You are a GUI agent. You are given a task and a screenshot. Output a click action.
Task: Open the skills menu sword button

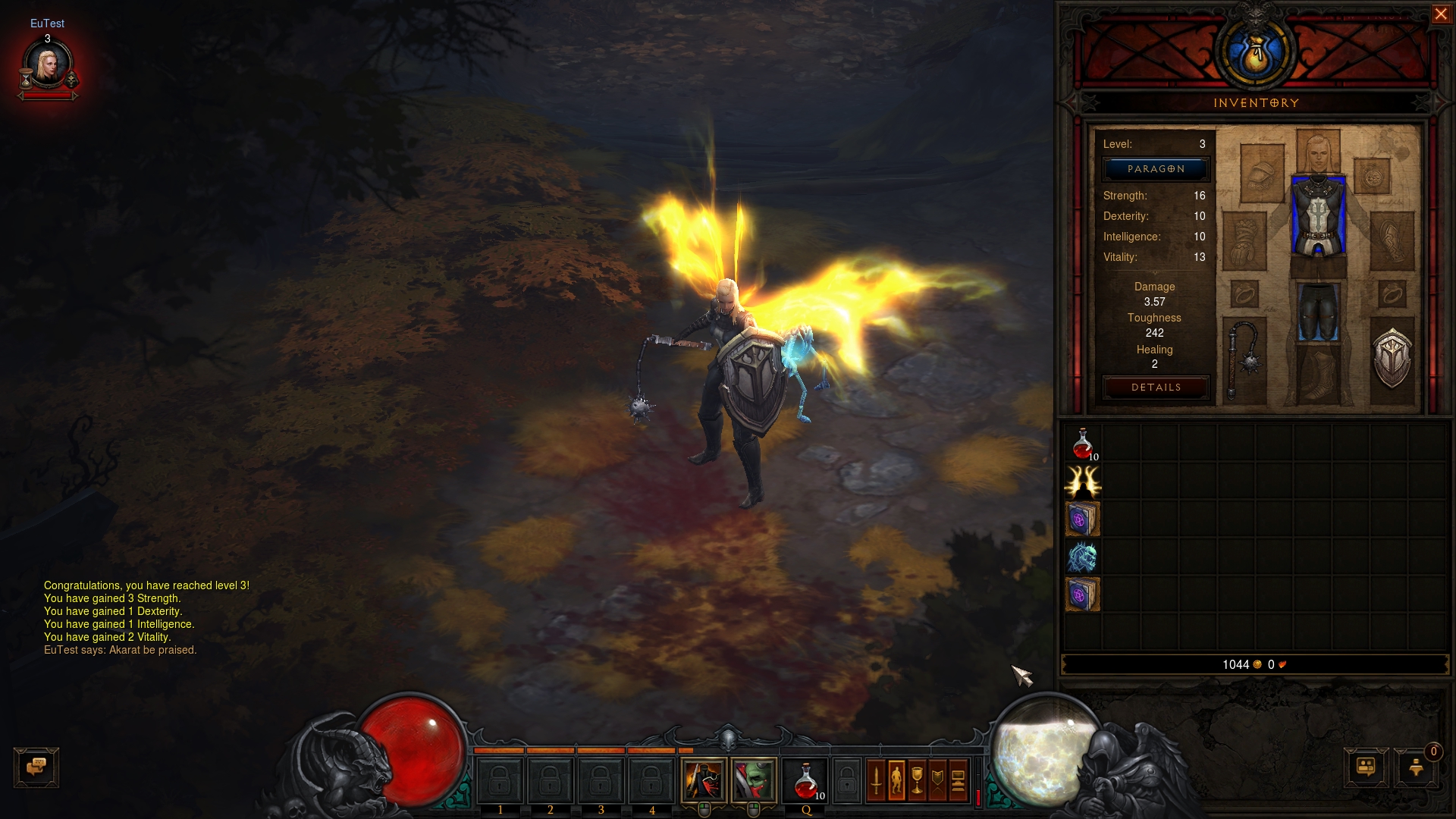click(876, 780)
